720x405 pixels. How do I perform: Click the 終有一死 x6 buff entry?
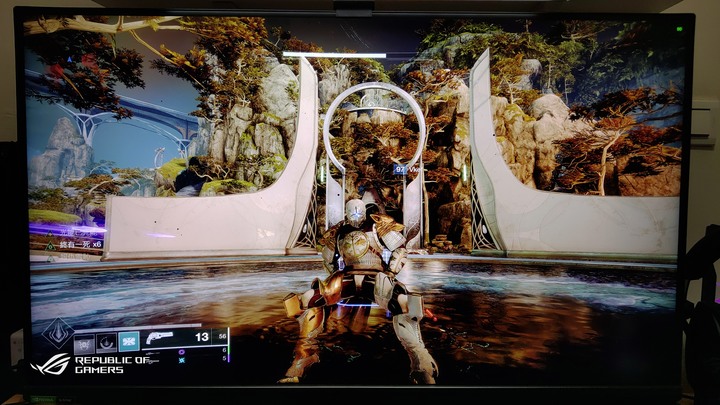(70, 244)
